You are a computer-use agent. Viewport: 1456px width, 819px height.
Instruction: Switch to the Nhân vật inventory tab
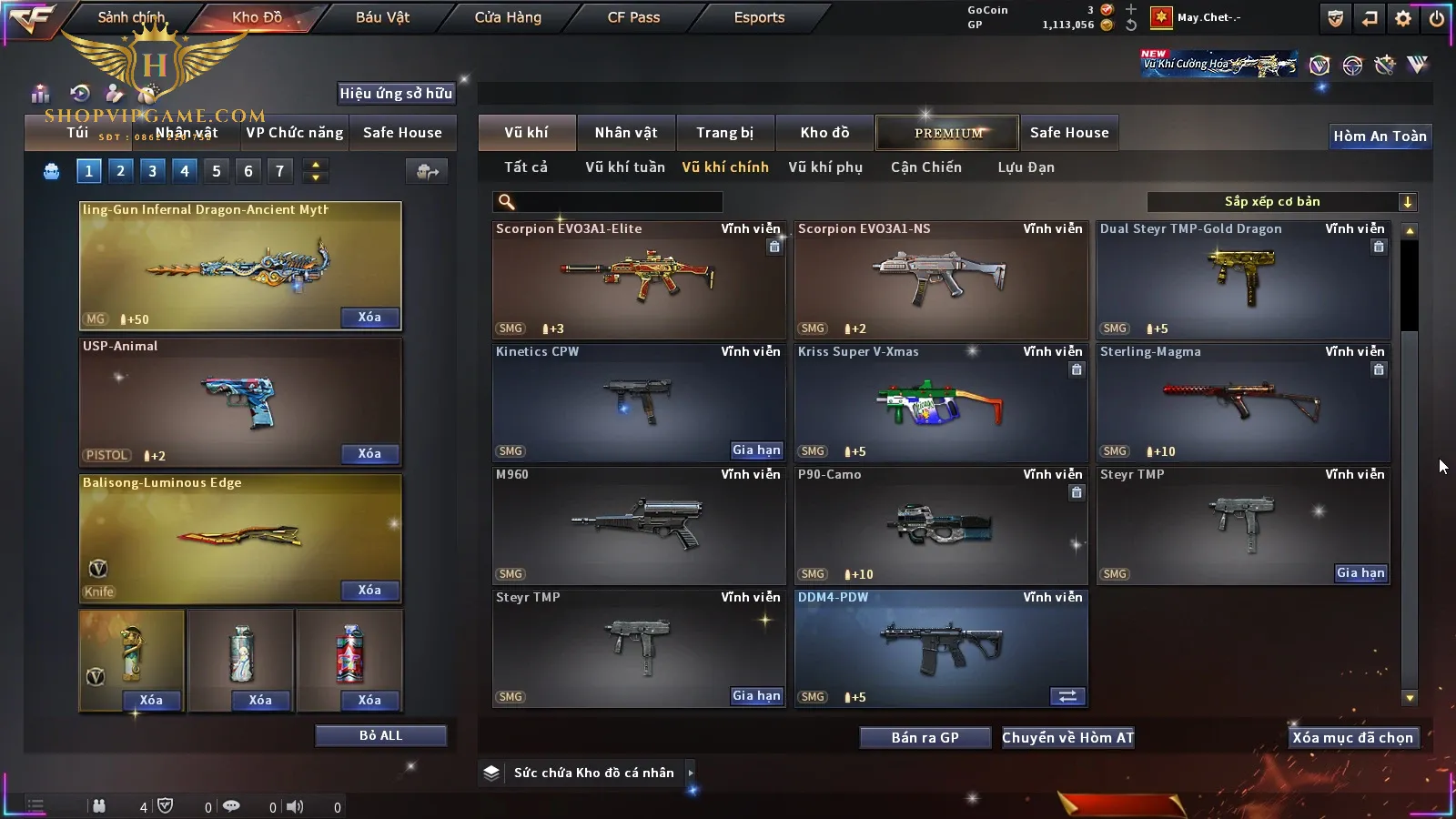pos(626,133)
